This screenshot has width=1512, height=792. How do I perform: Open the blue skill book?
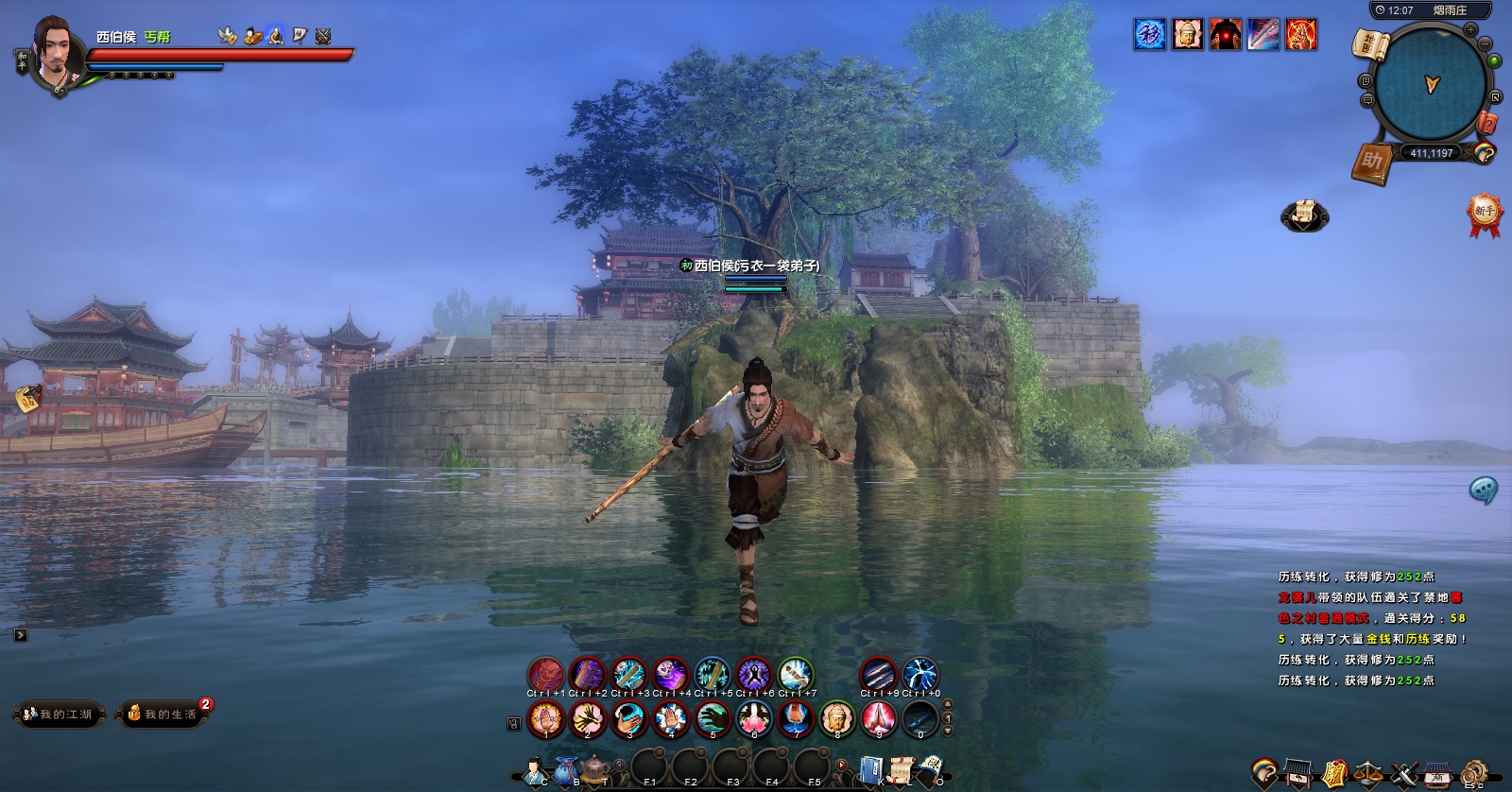tap(872, 769)
